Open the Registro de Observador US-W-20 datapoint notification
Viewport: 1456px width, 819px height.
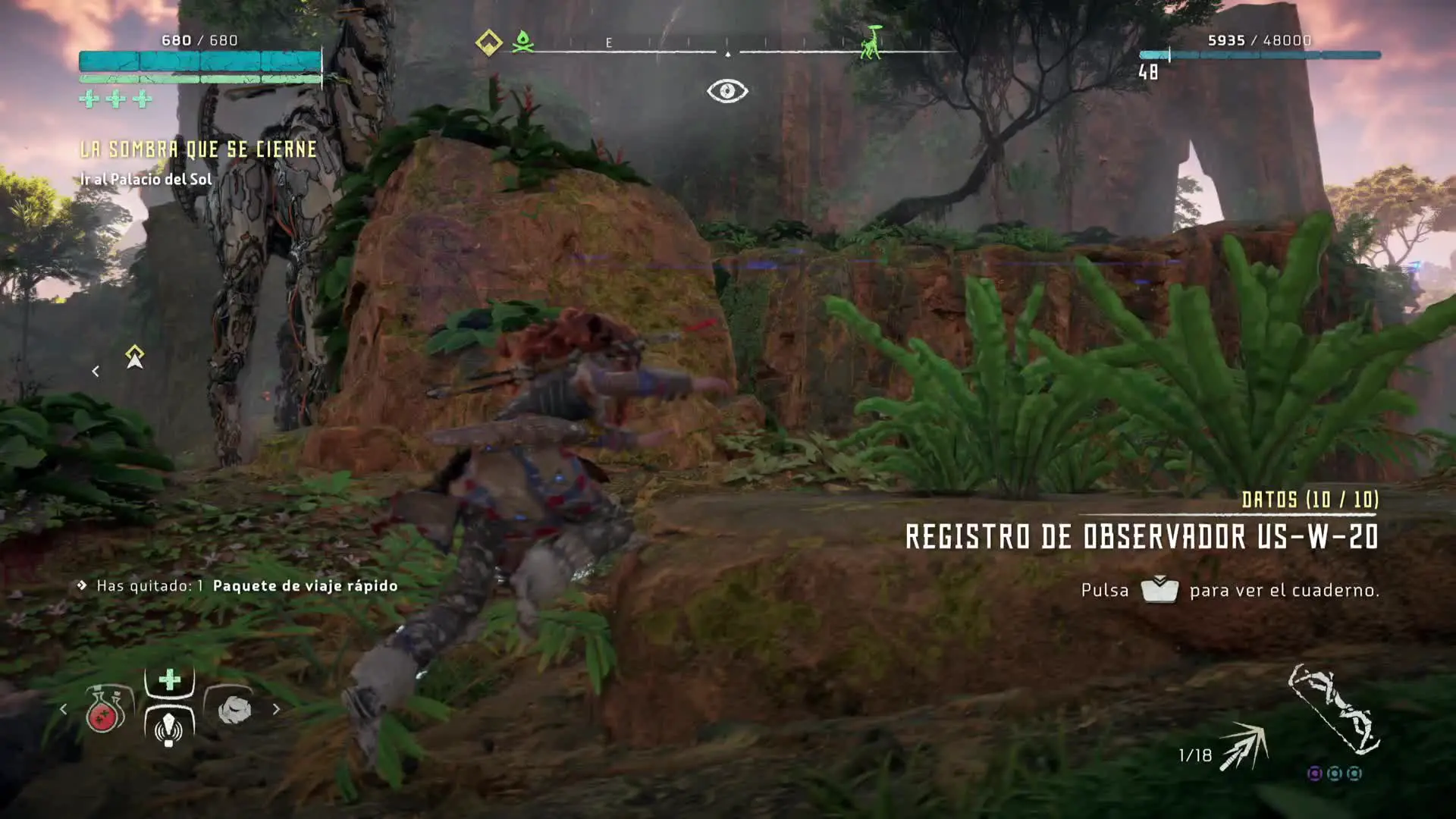[1141, 537]
